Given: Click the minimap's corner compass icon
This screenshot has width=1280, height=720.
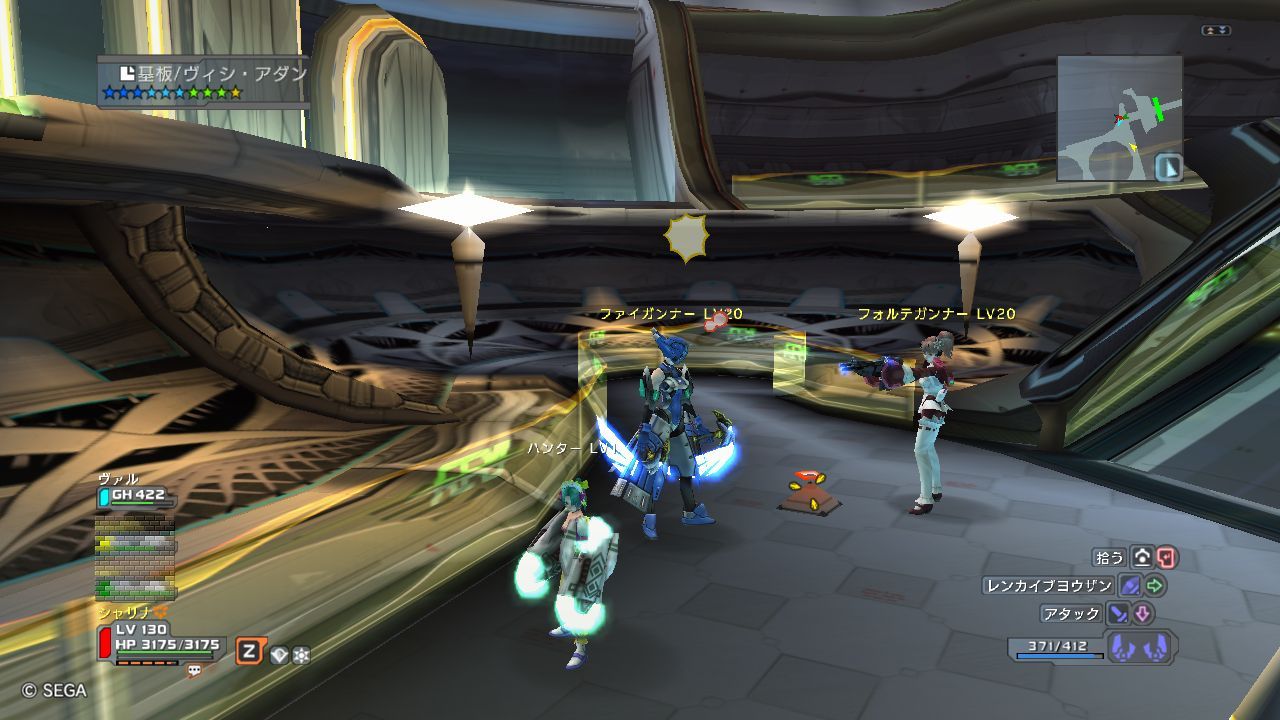Looking at the screenshot, I should tap(1167, 167).
